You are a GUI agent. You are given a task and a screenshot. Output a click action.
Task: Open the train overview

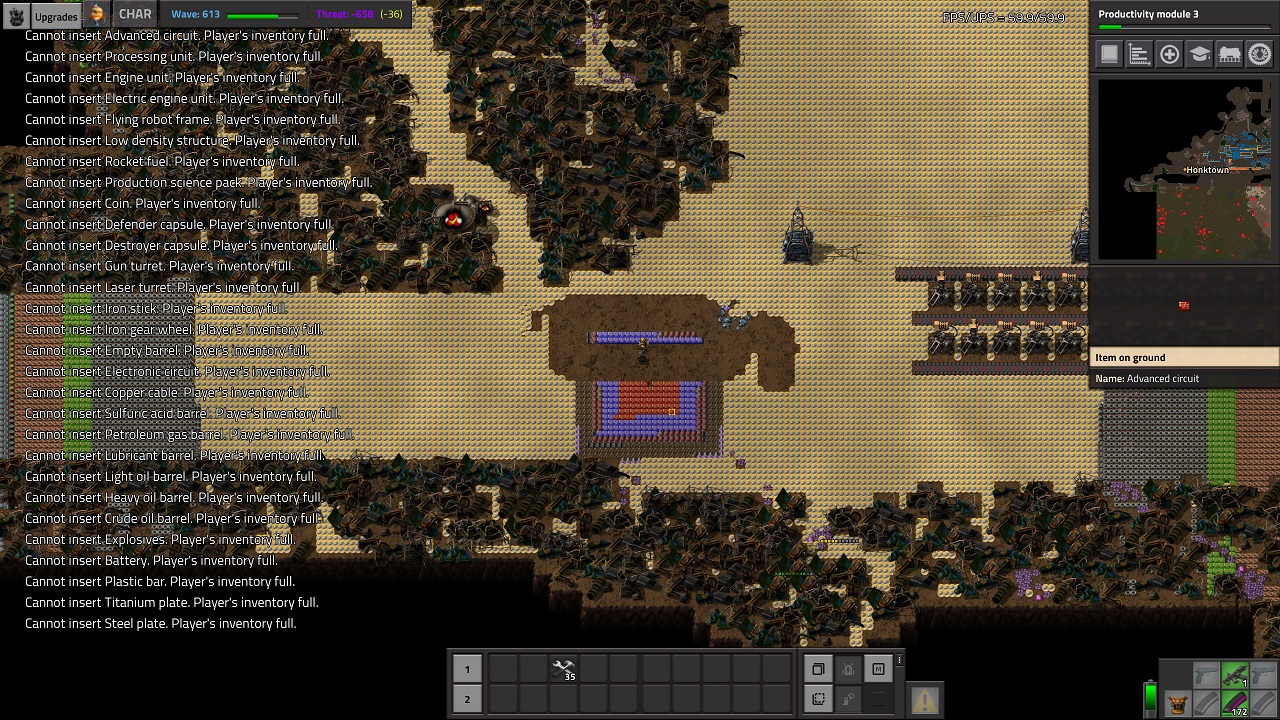pos(1230,55)
